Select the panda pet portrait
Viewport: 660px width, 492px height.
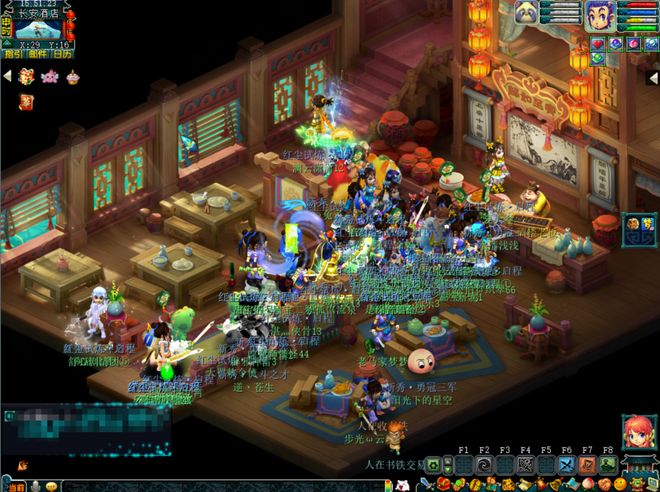click(526, 14)
